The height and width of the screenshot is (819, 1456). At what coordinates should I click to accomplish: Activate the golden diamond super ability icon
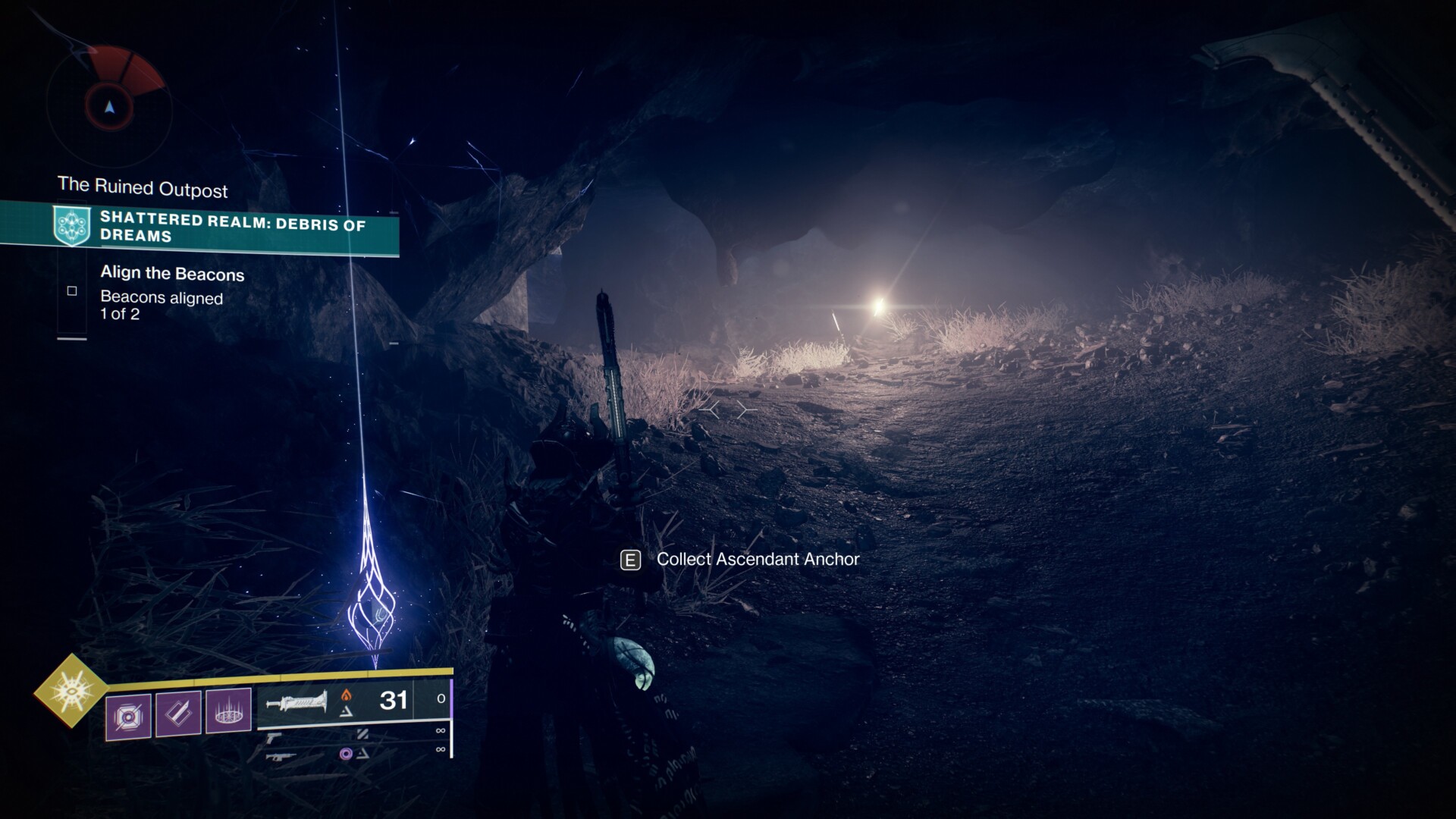71,690
